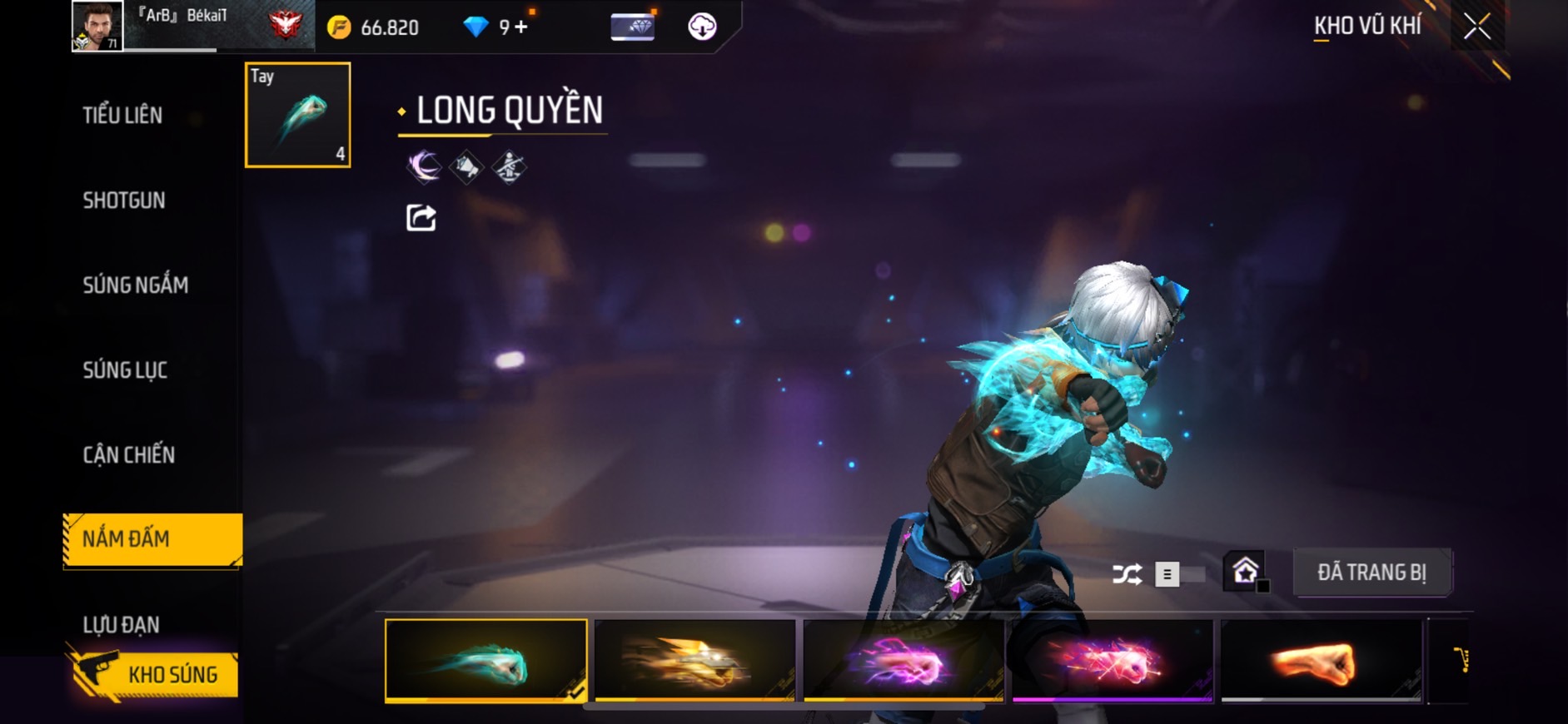Select the teal Long Quyền fist skin
This screenshot has width=1568, height=724.
click(486, 662)
